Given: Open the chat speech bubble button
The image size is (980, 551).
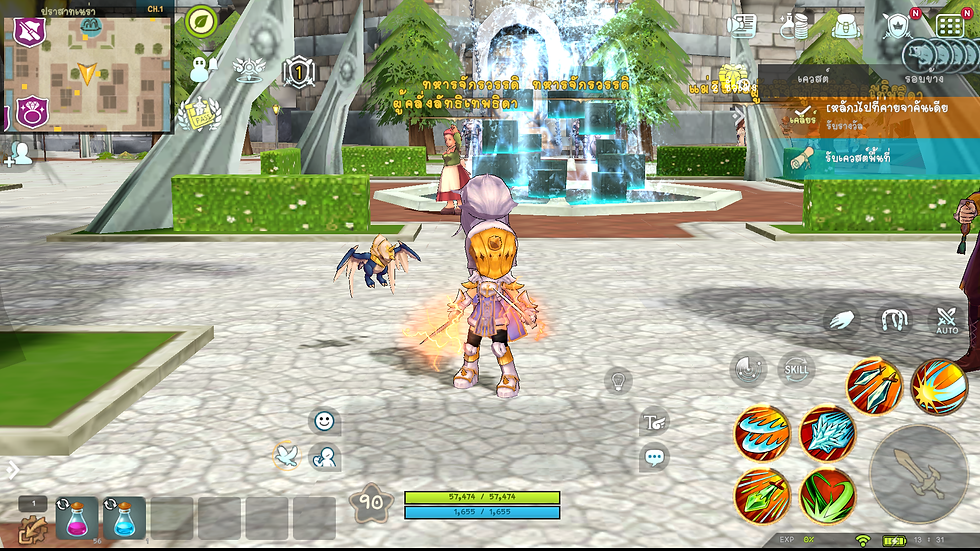Looking at the screenshot, I should click(x=655, y=459).
